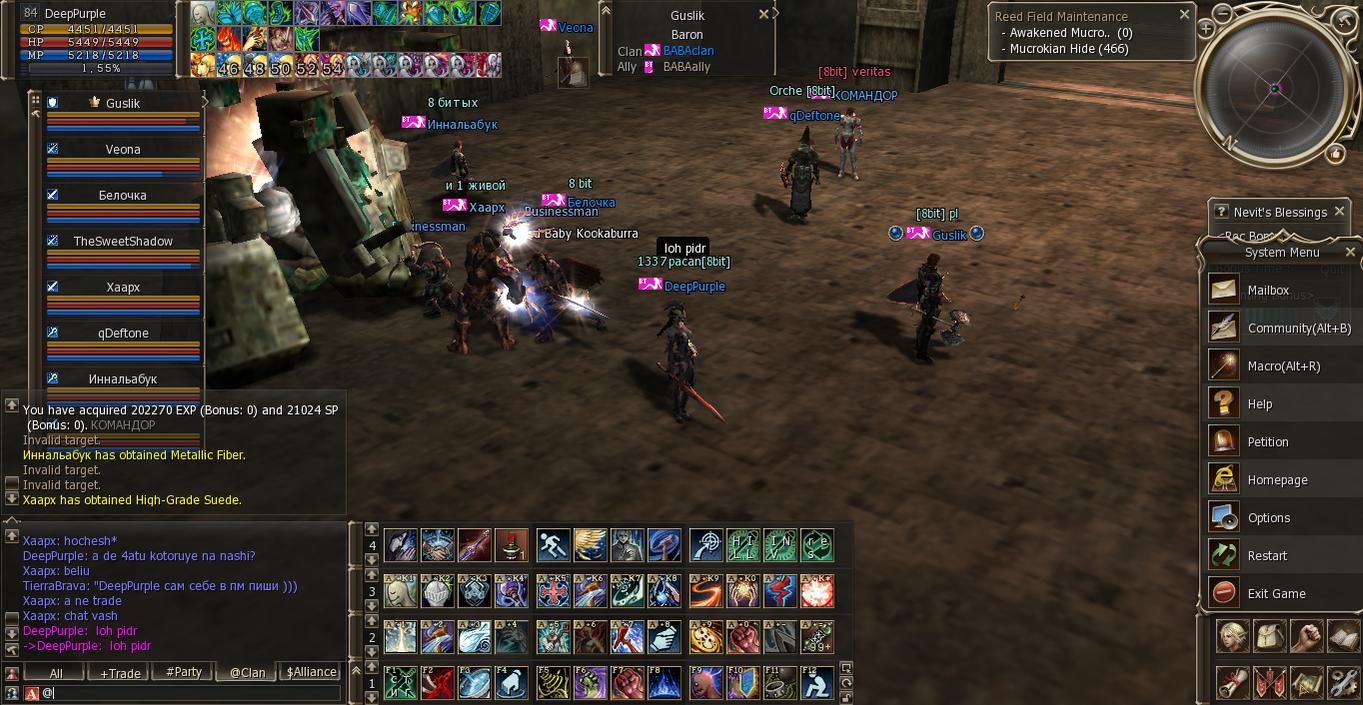The width and height of the screenshot is (1363, 705).
Task: Select Exit Game
Action: pos(1276,594)
